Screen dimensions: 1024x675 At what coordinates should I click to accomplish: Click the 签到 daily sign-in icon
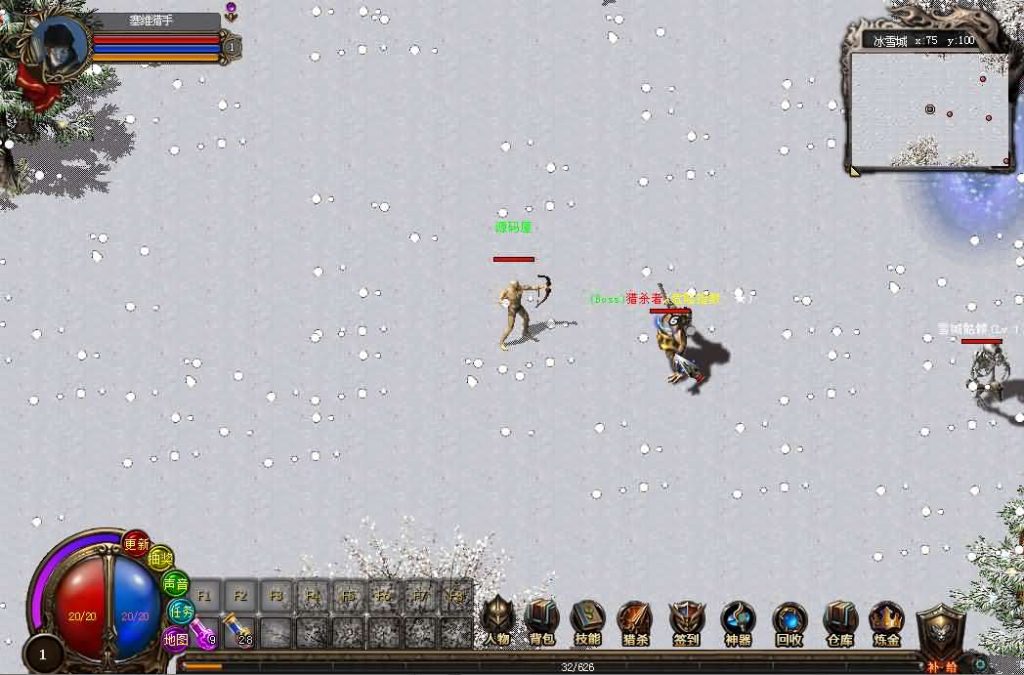(687, 621)
